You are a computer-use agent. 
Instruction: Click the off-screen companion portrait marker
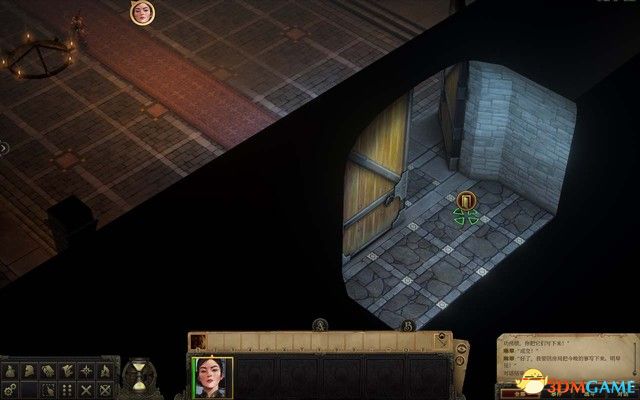tap(143, 13)
